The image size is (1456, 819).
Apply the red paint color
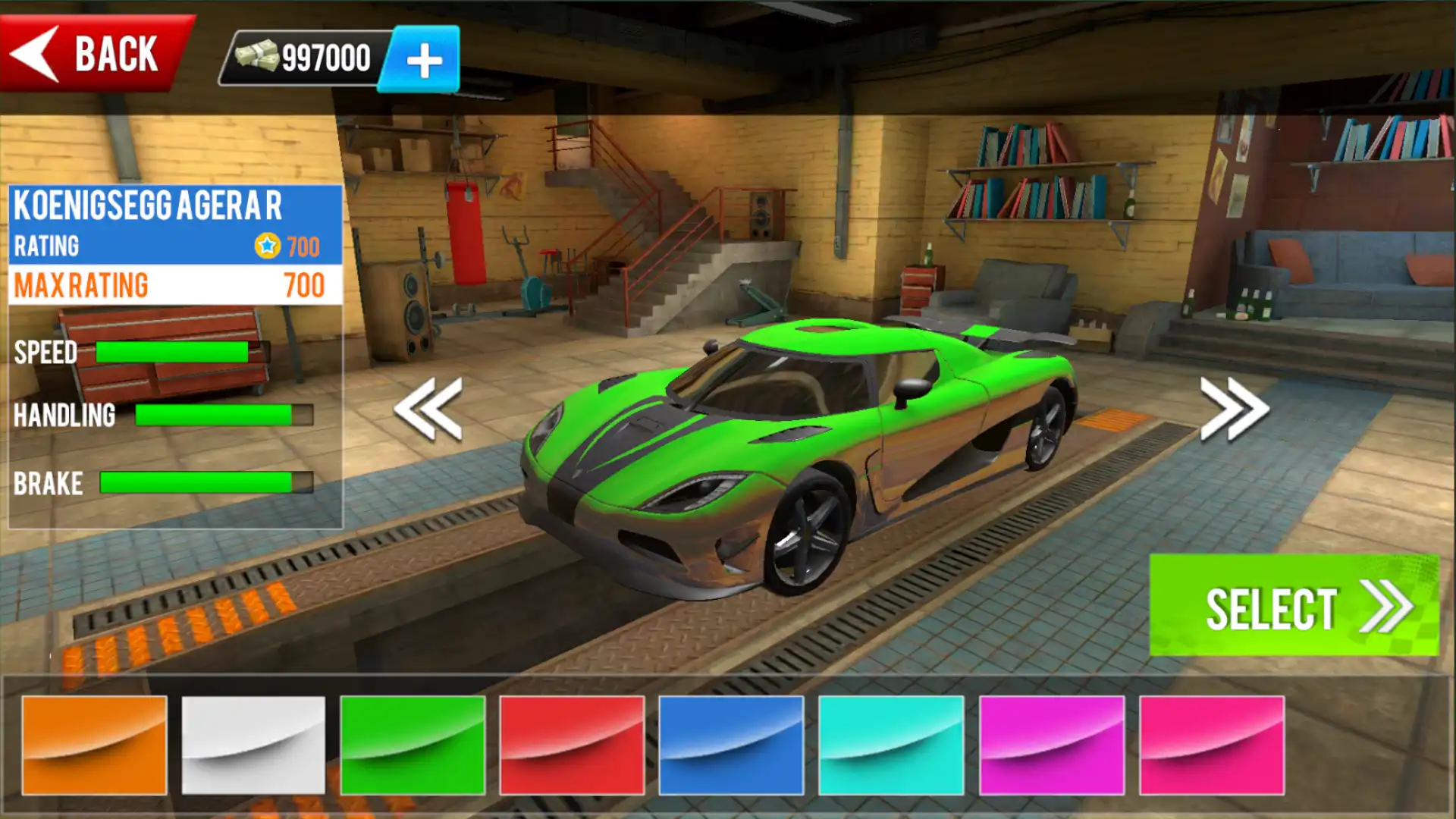pos(572,745)
